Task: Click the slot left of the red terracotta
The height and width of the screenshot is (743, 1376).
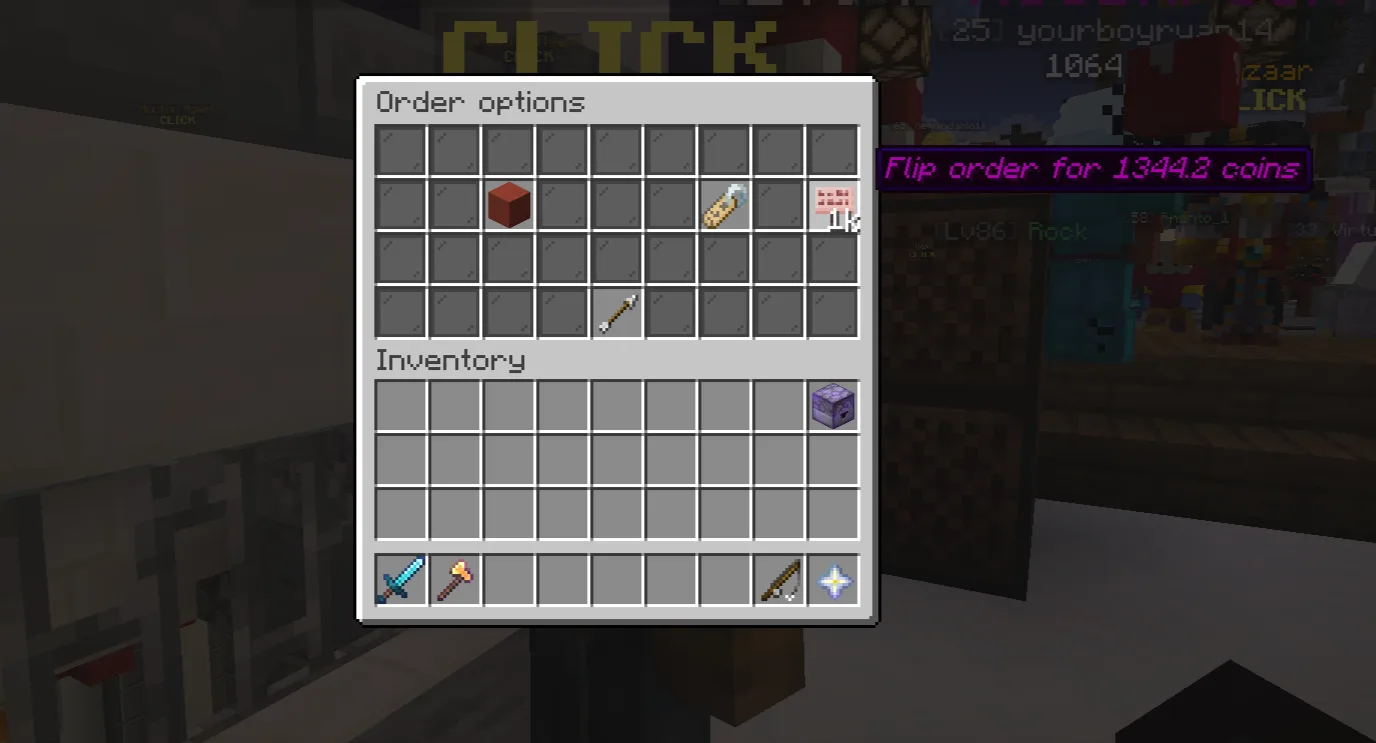Action: tap(455, 205)
